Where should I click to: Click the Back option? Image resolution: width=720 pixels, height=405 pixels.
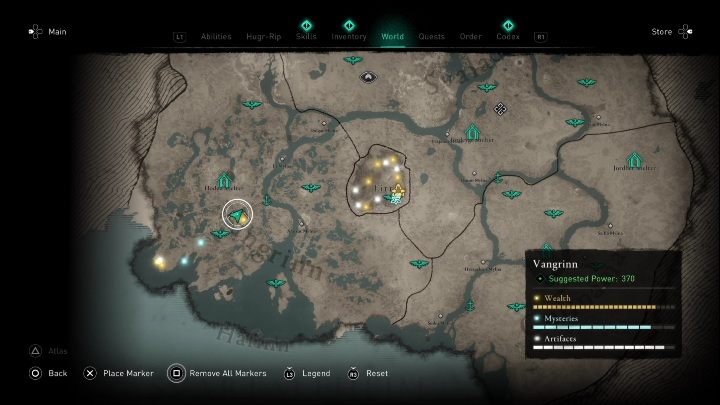click(48, 373)
